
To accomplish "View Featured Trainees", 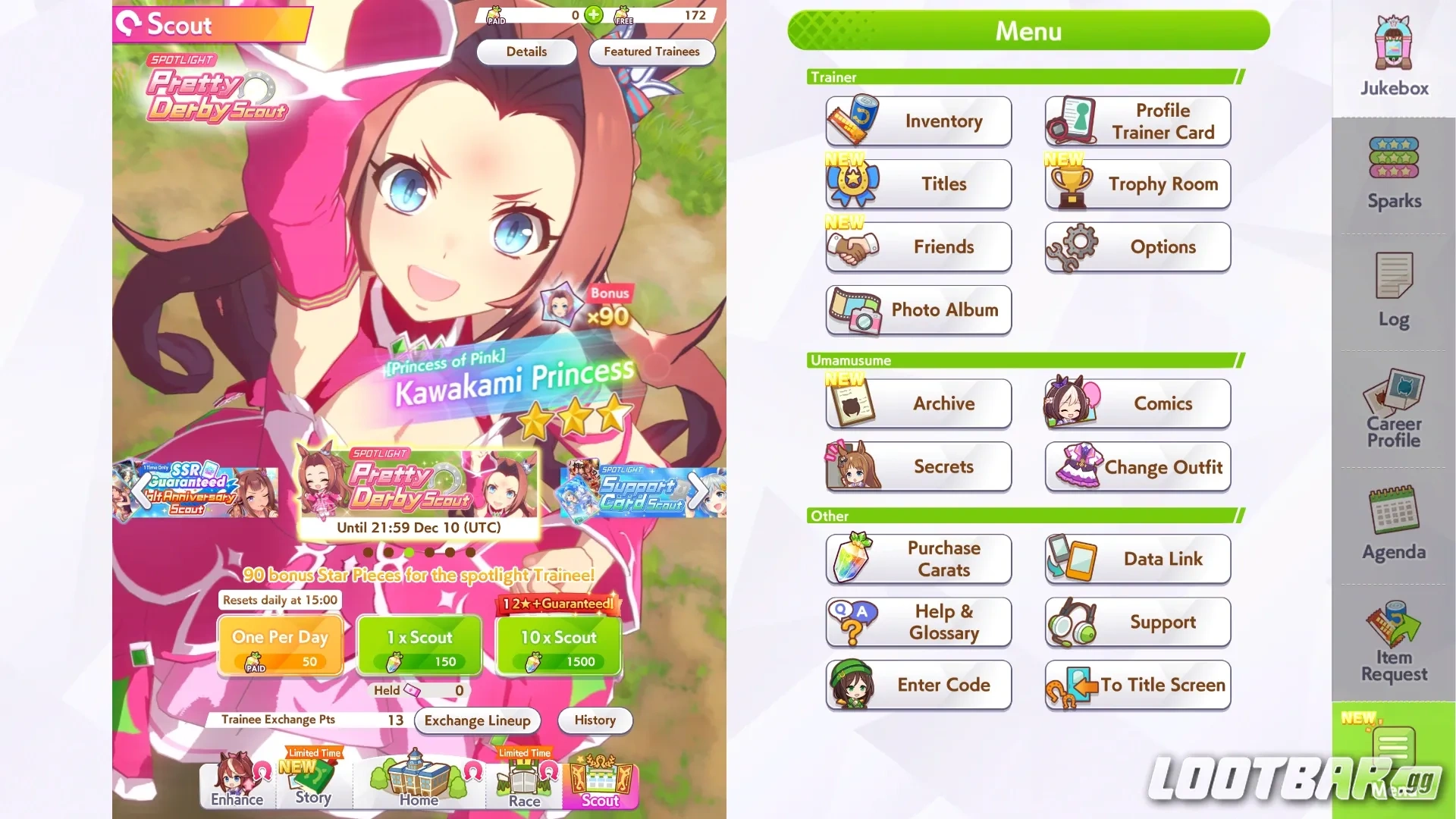I will (651, 52).
